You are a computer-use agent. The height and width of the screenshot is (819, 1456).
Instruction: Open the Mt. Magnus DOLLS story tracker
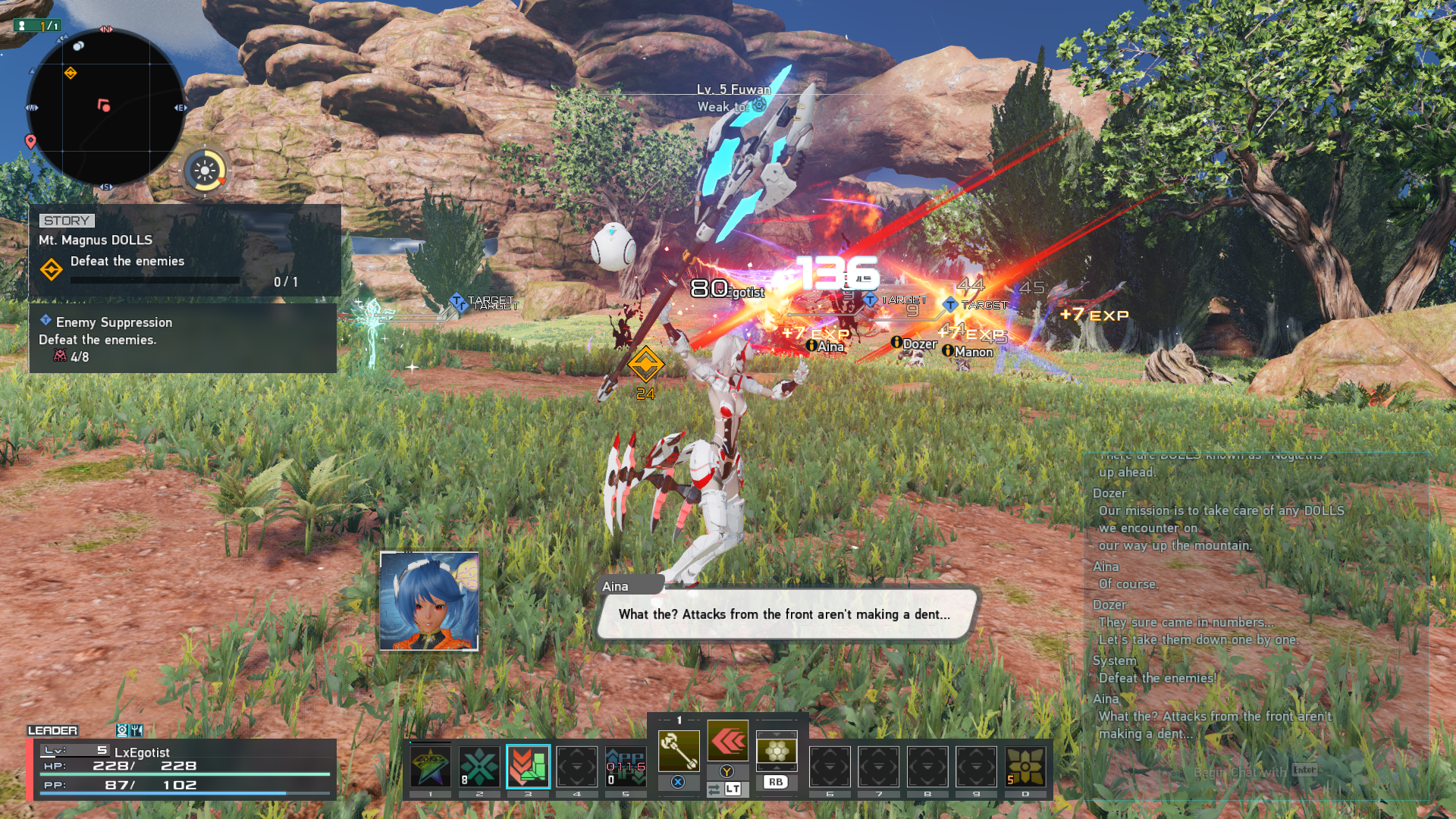click(x=184, y=251)
